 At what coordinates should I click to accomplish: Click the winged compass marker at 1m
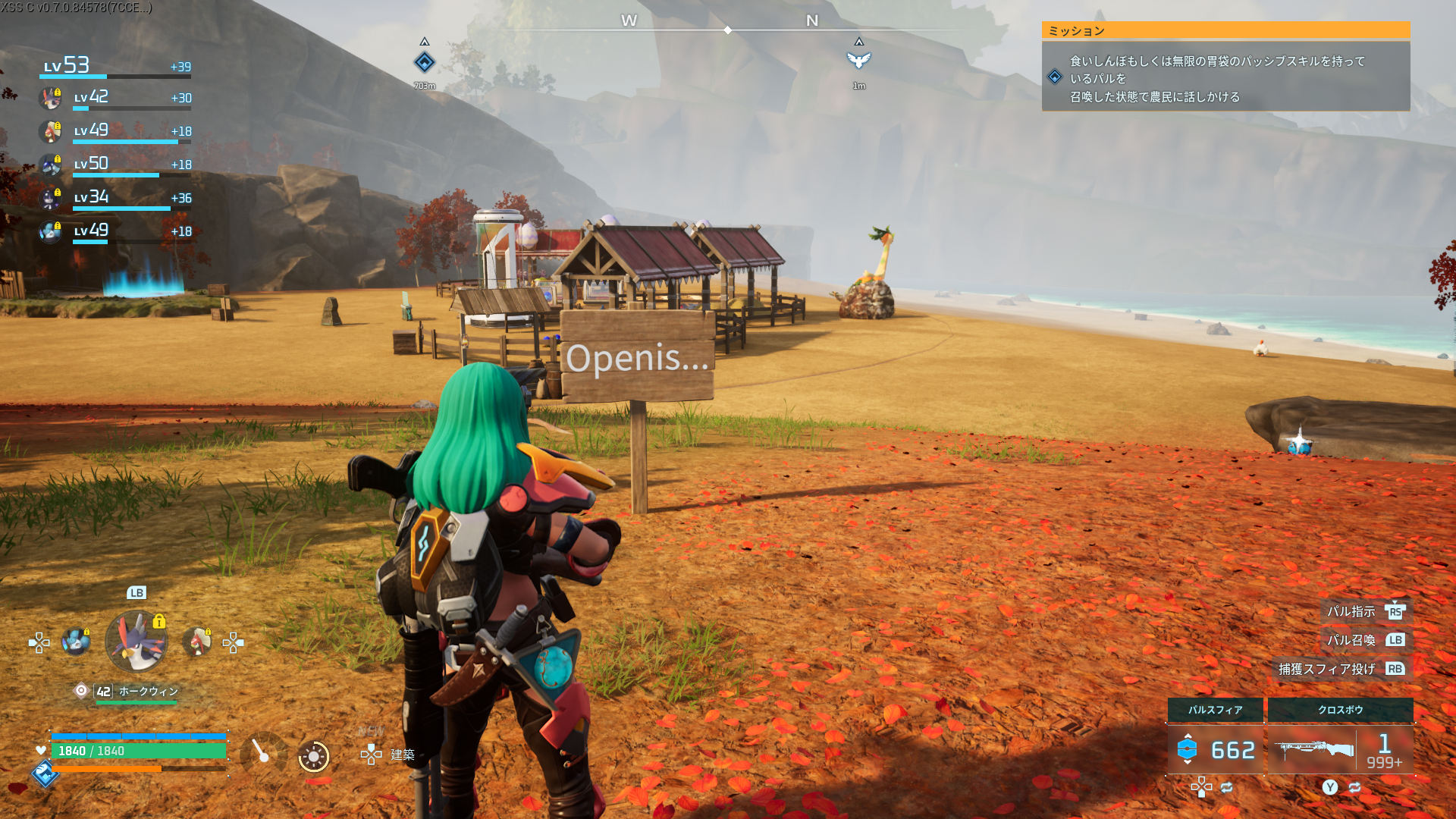click(x=858, y=60)
